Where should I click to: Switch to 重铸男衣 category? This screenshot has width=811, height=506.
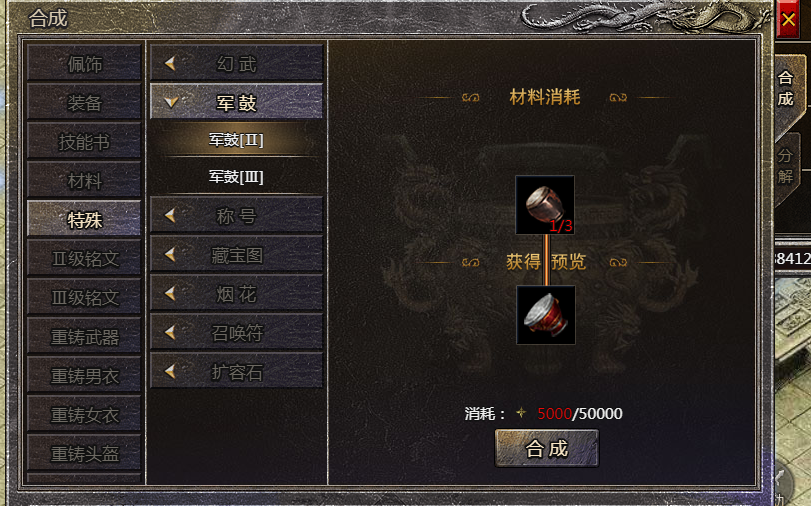[x=85, y=376]
